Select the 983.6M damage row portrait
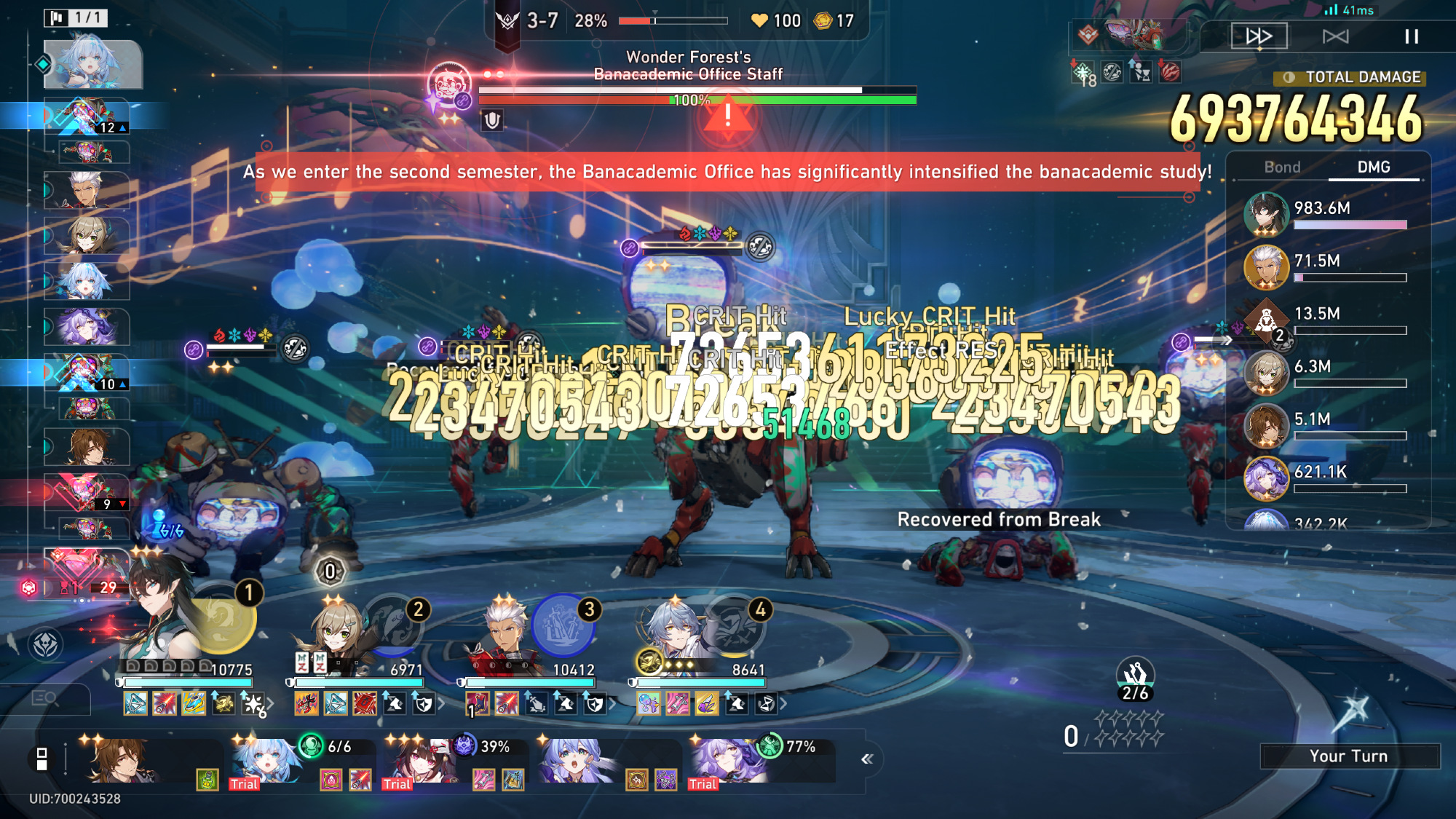This screenshot has width=1456, height=819. 1266,215
